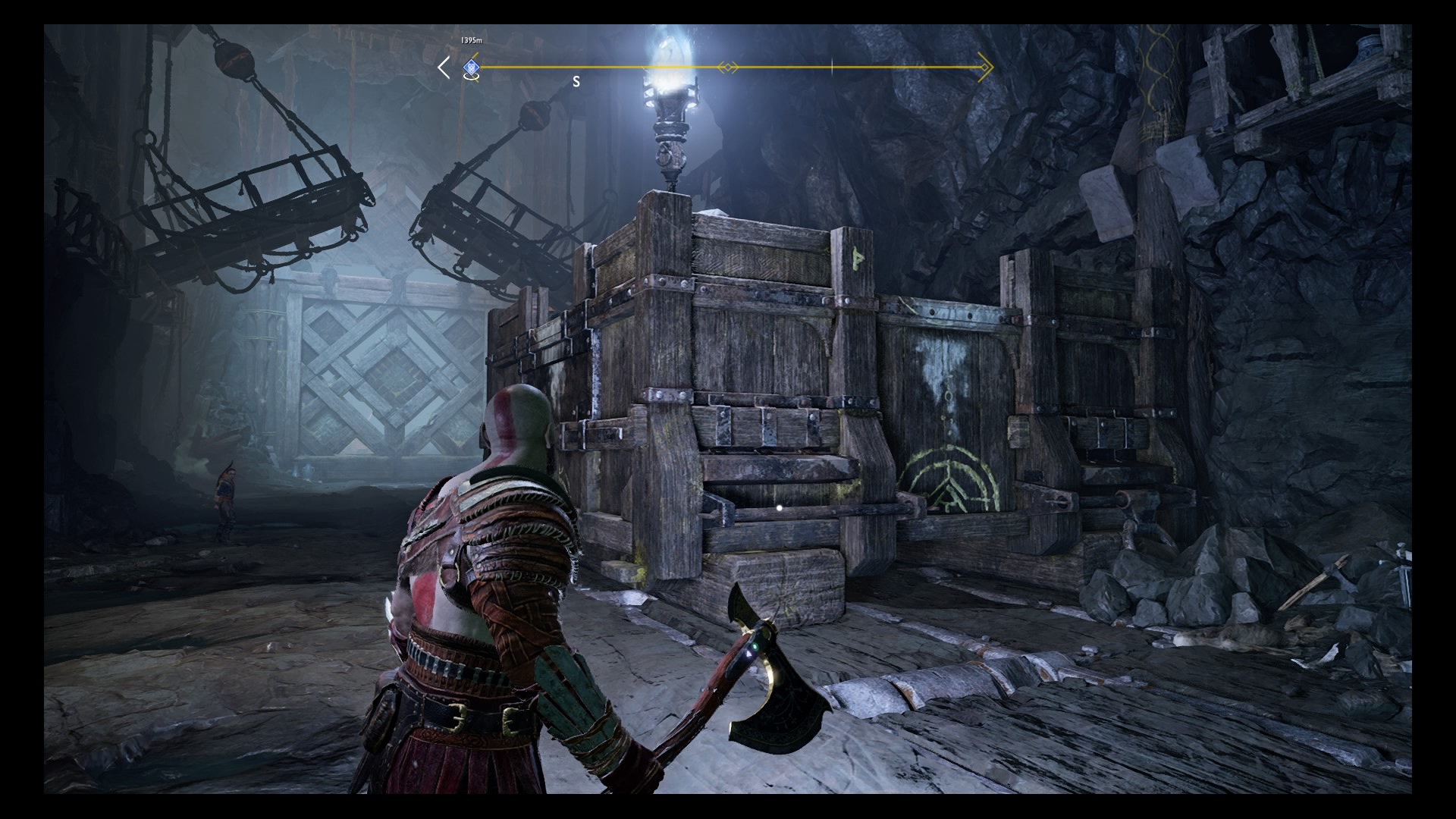
Task: Expand the left chevron arrow on the compass
Action: (442, 67)
